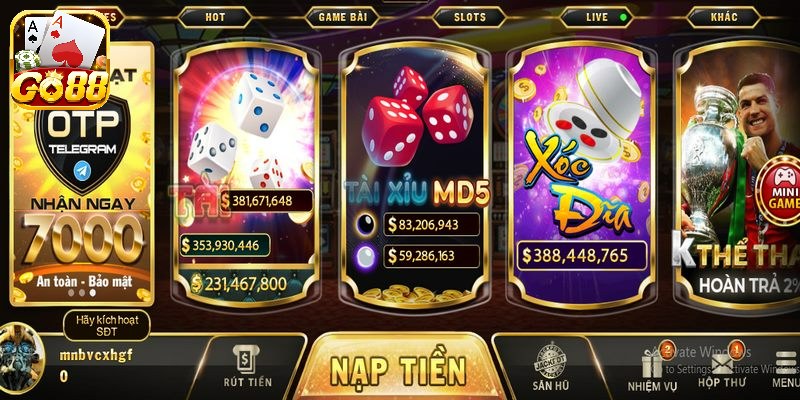The image size is (800, 400).
Task: Open the Tài Xỉu white dice game
Action: (247, 170)
